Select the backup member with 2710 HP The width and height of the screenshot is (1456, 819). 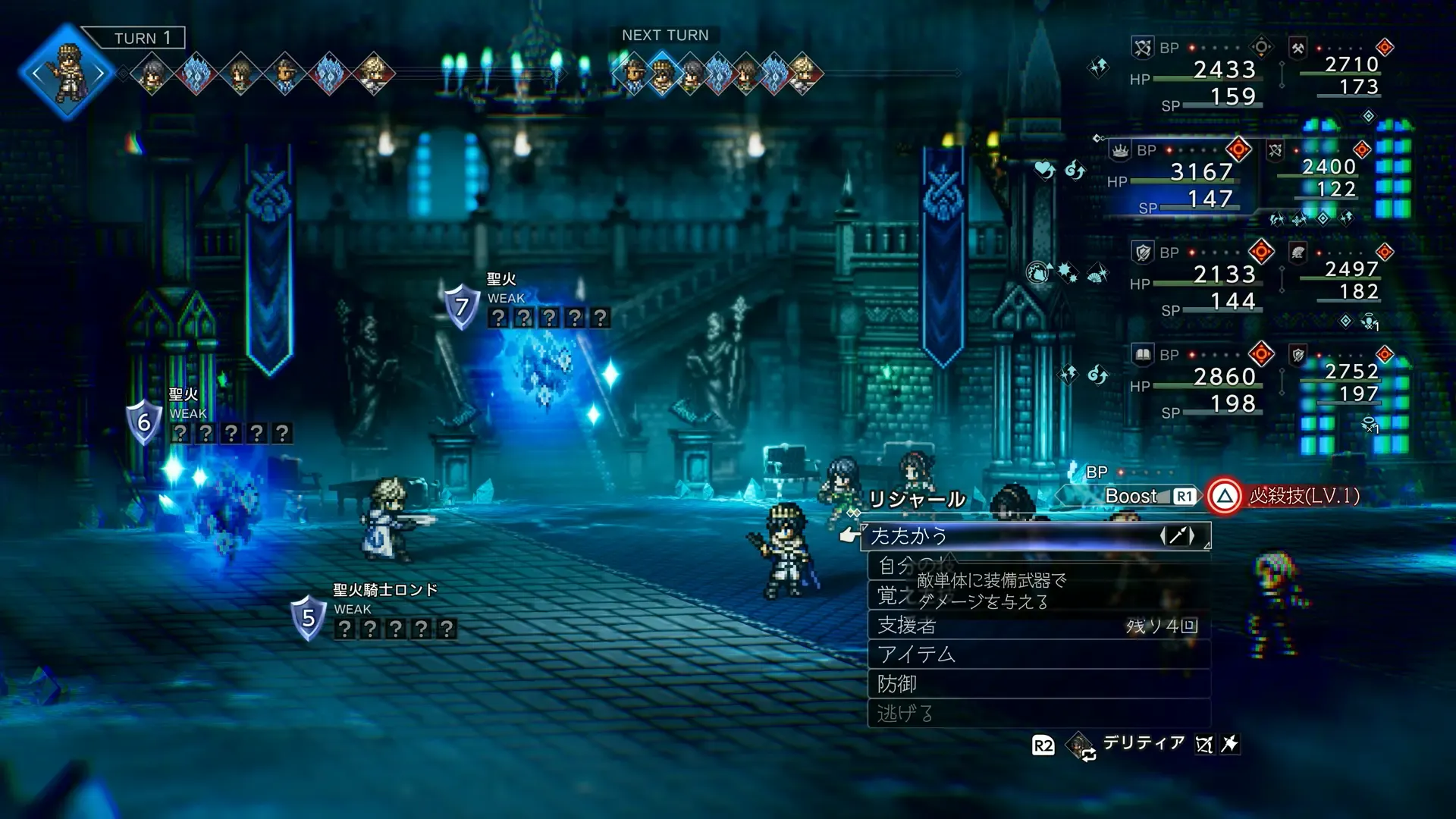point(1350,65)
